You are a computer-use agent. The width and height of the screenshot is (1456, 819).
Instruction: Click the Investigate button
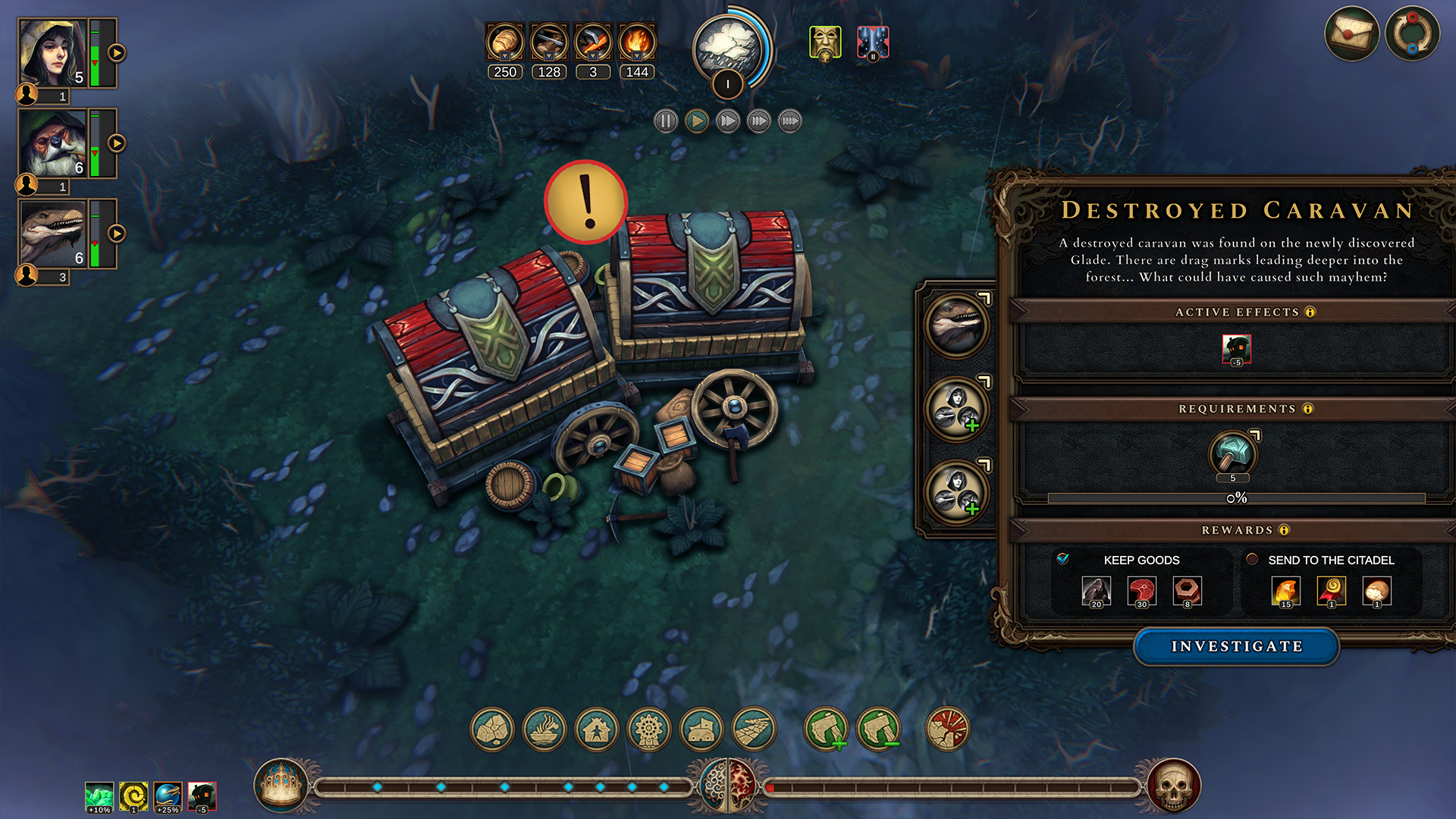coord(1236,646)
